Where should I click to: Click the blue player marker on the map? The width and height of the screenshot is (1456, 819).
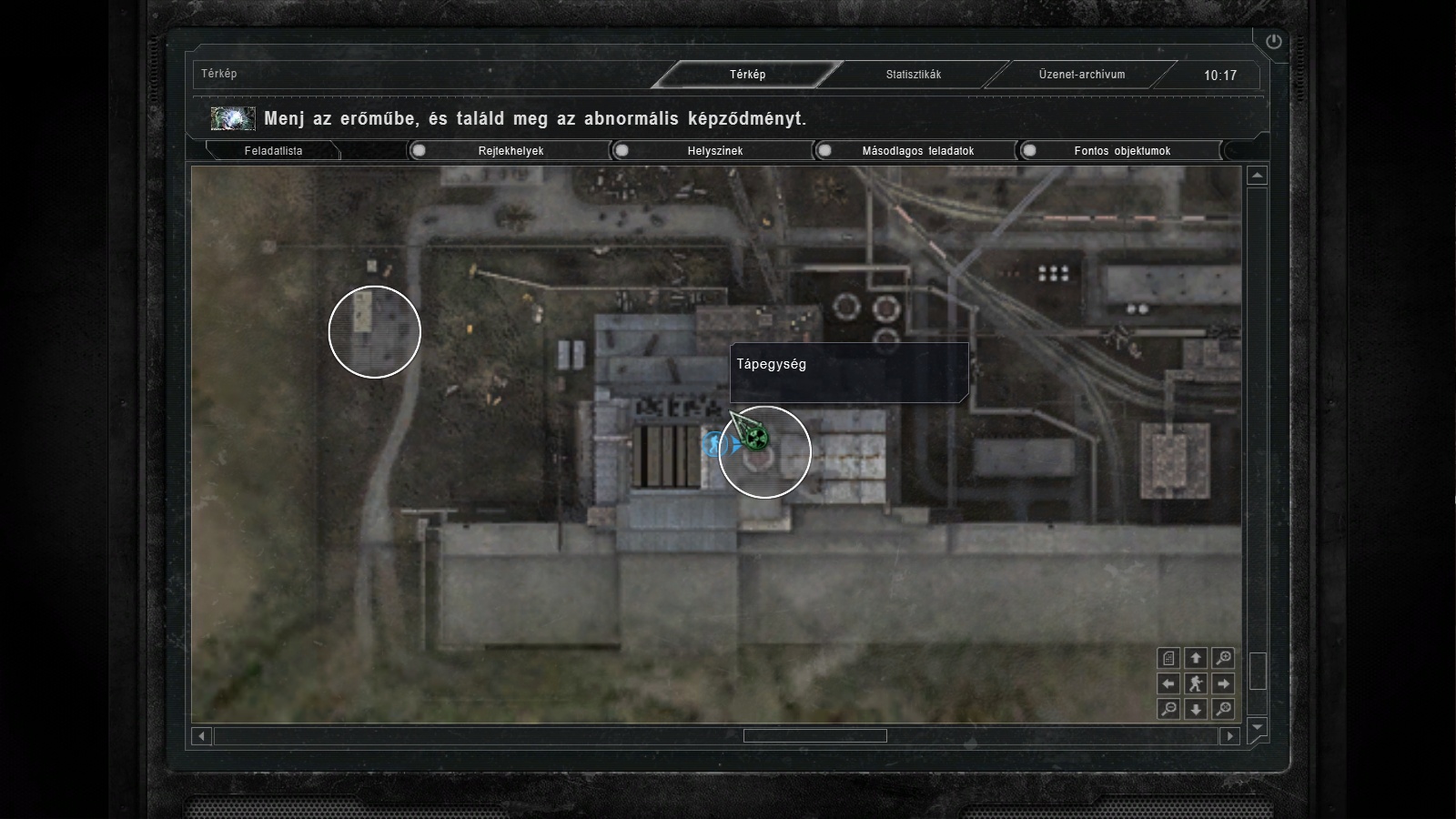pyautogui.click(x=713, y=445)
